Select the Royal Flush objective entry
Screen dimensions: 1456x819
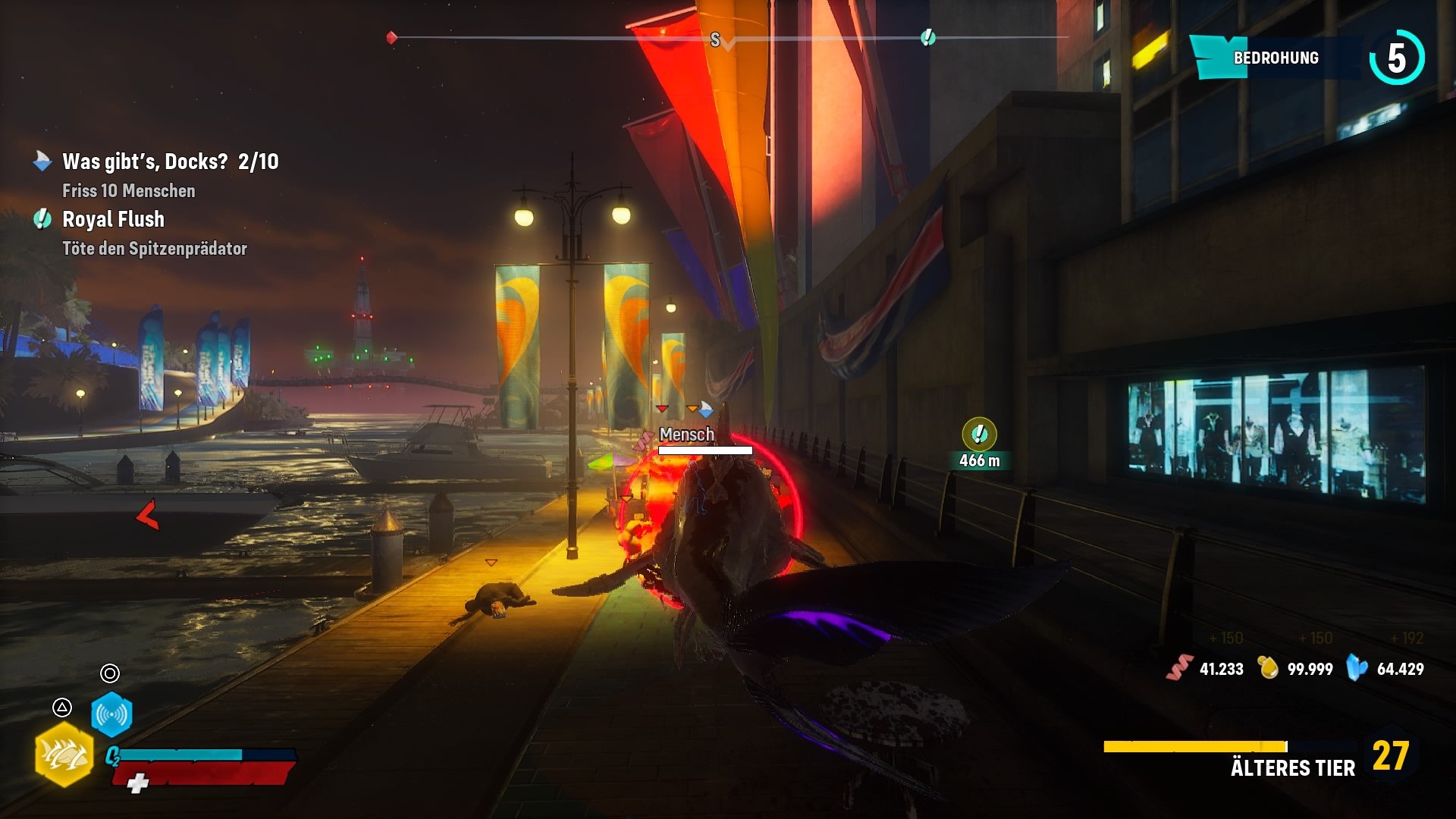113,219
